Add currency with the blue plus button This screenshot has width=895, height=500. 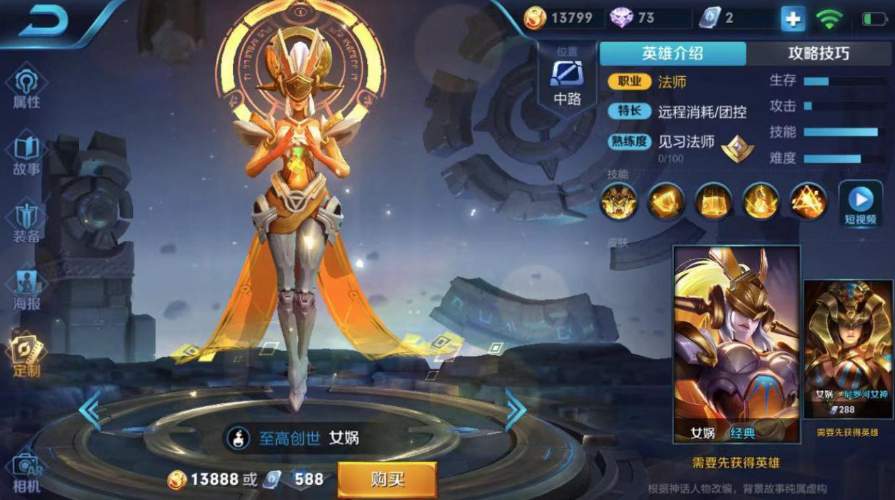(x=792, y=19)
